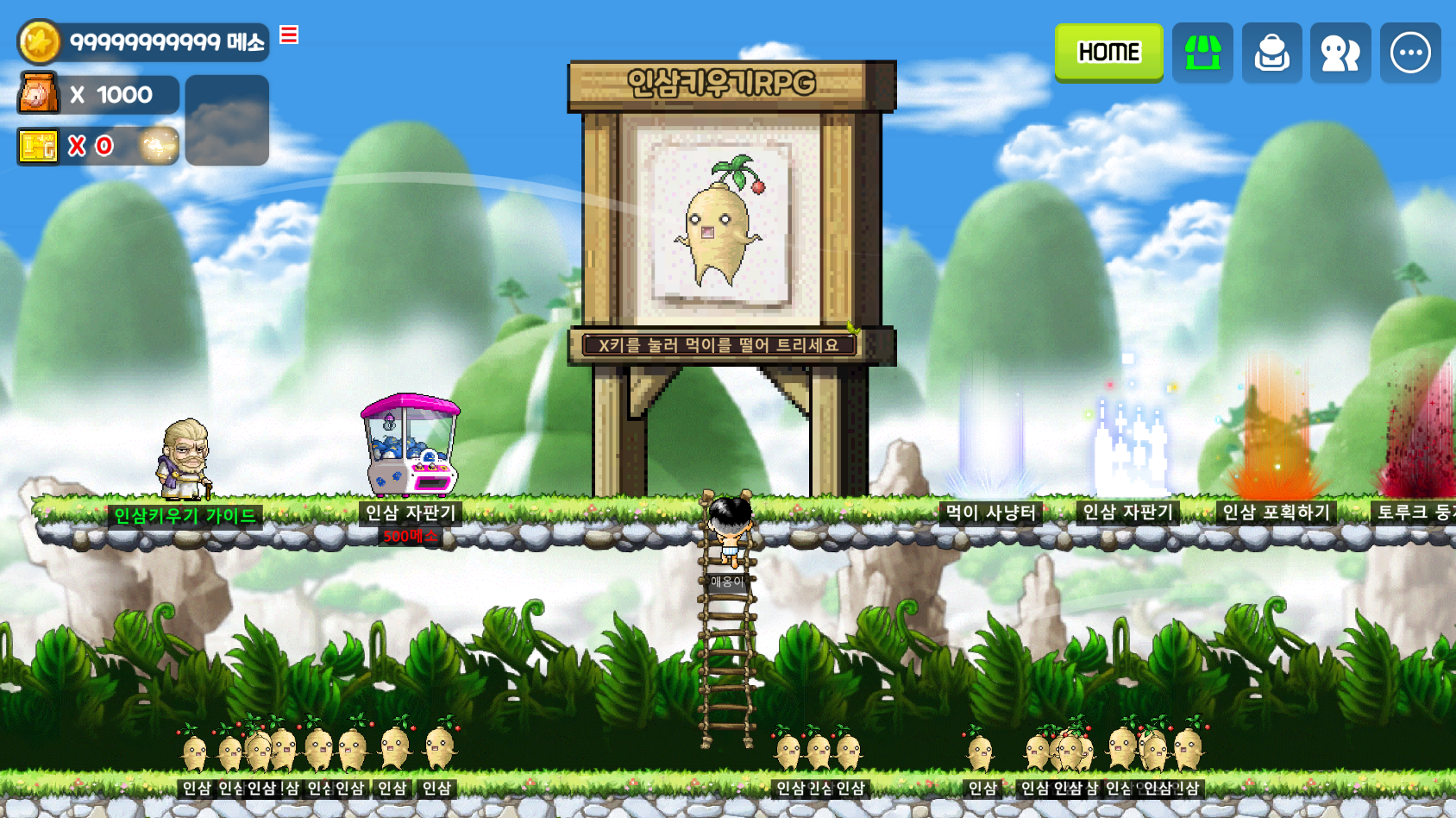Tap the golden ticket icon

point(38,147)
